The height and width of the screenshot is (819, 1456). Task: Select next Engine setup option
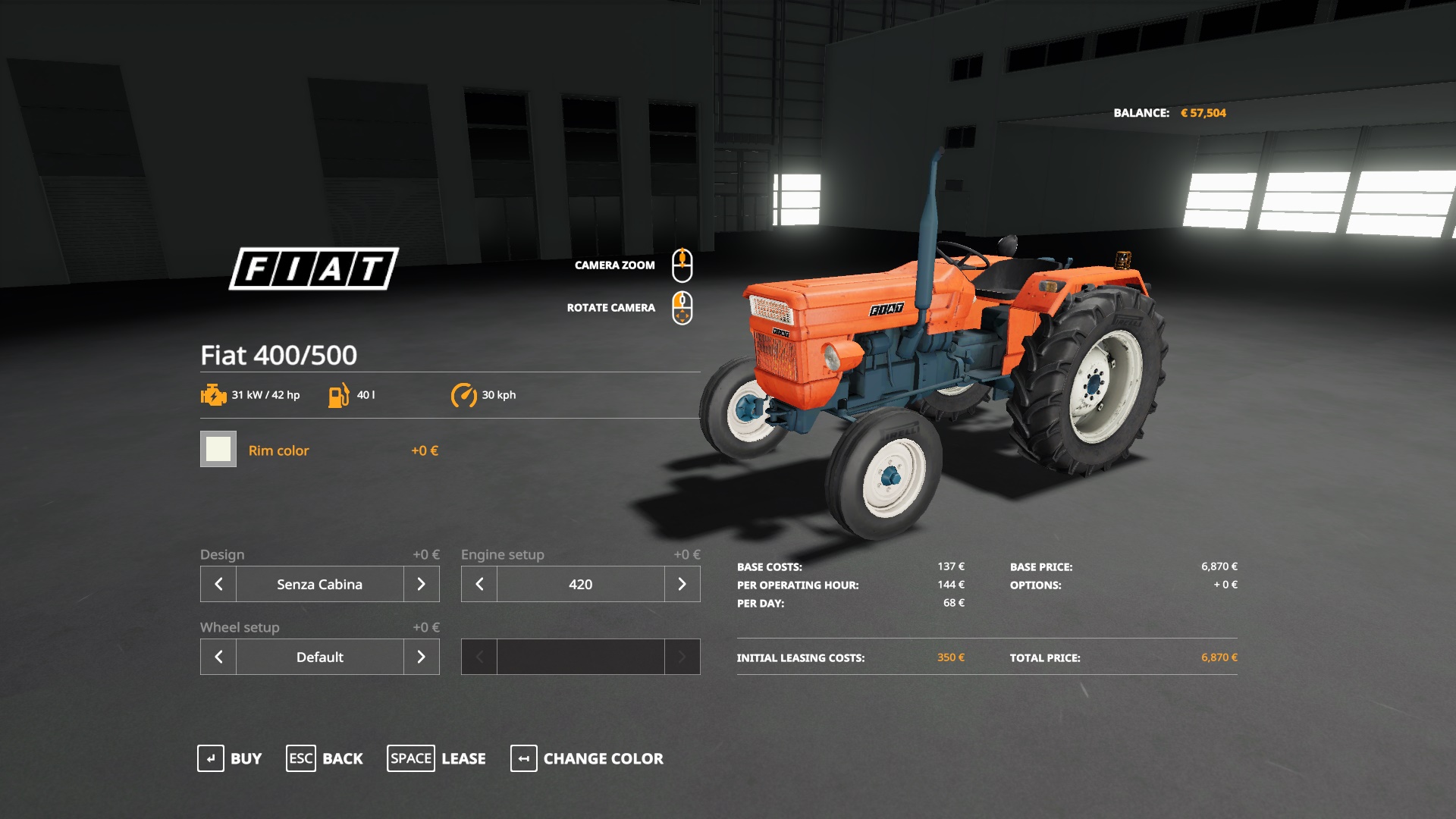tap(682, 584)
